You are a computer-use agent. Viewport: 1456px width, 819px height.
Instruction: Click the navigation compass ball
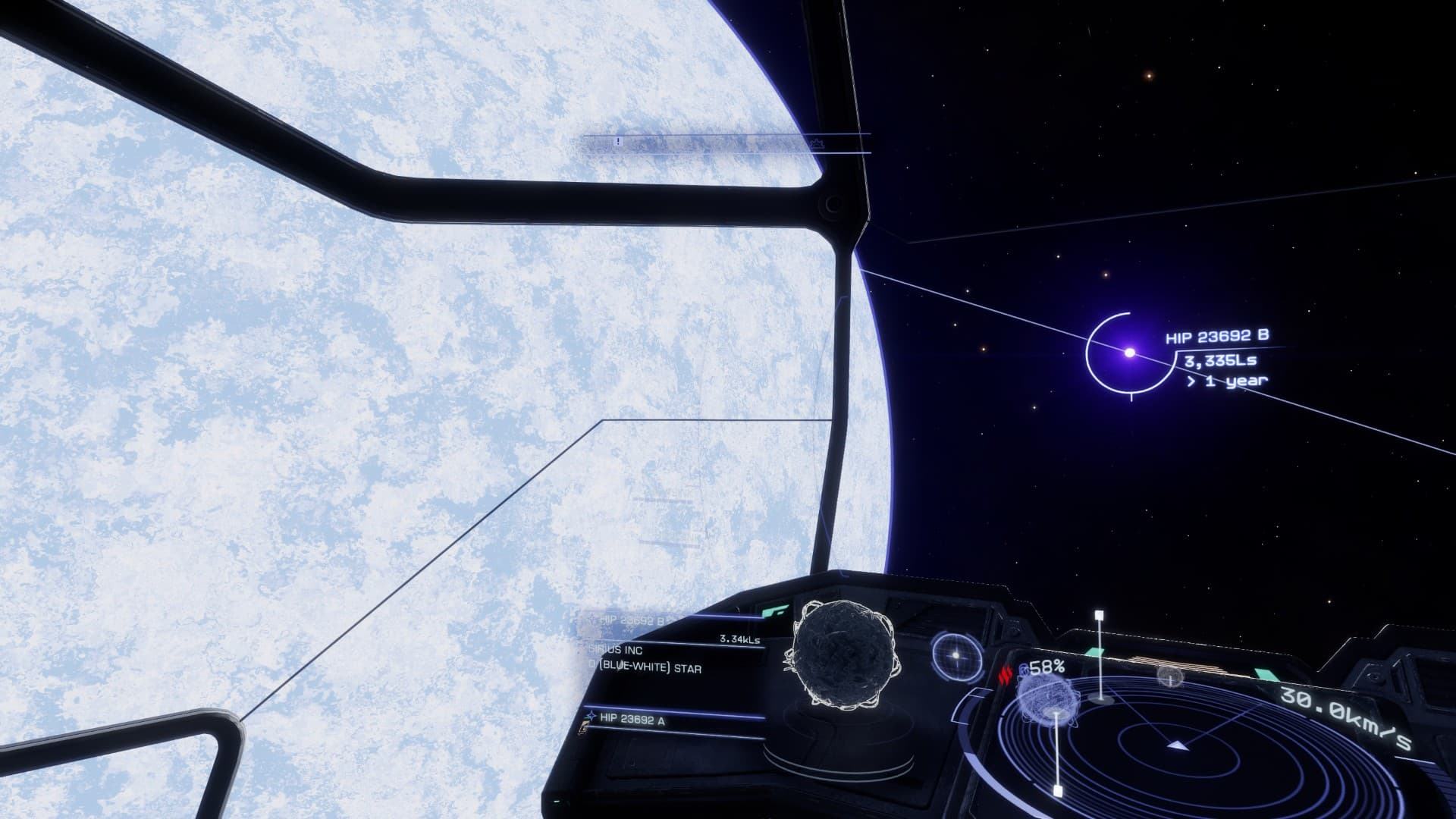(x=956, y=655)
